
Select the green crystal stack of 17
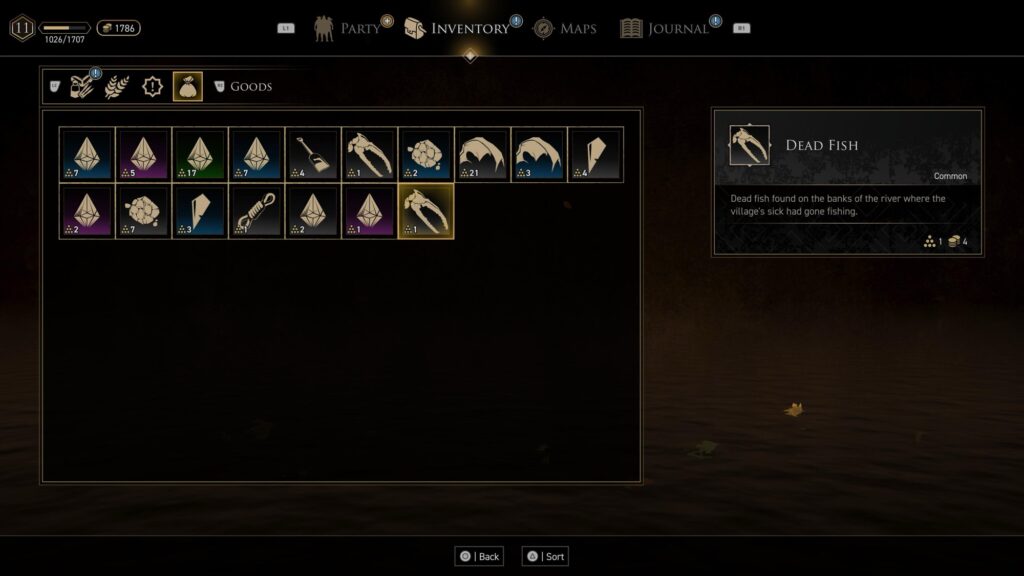200,154
